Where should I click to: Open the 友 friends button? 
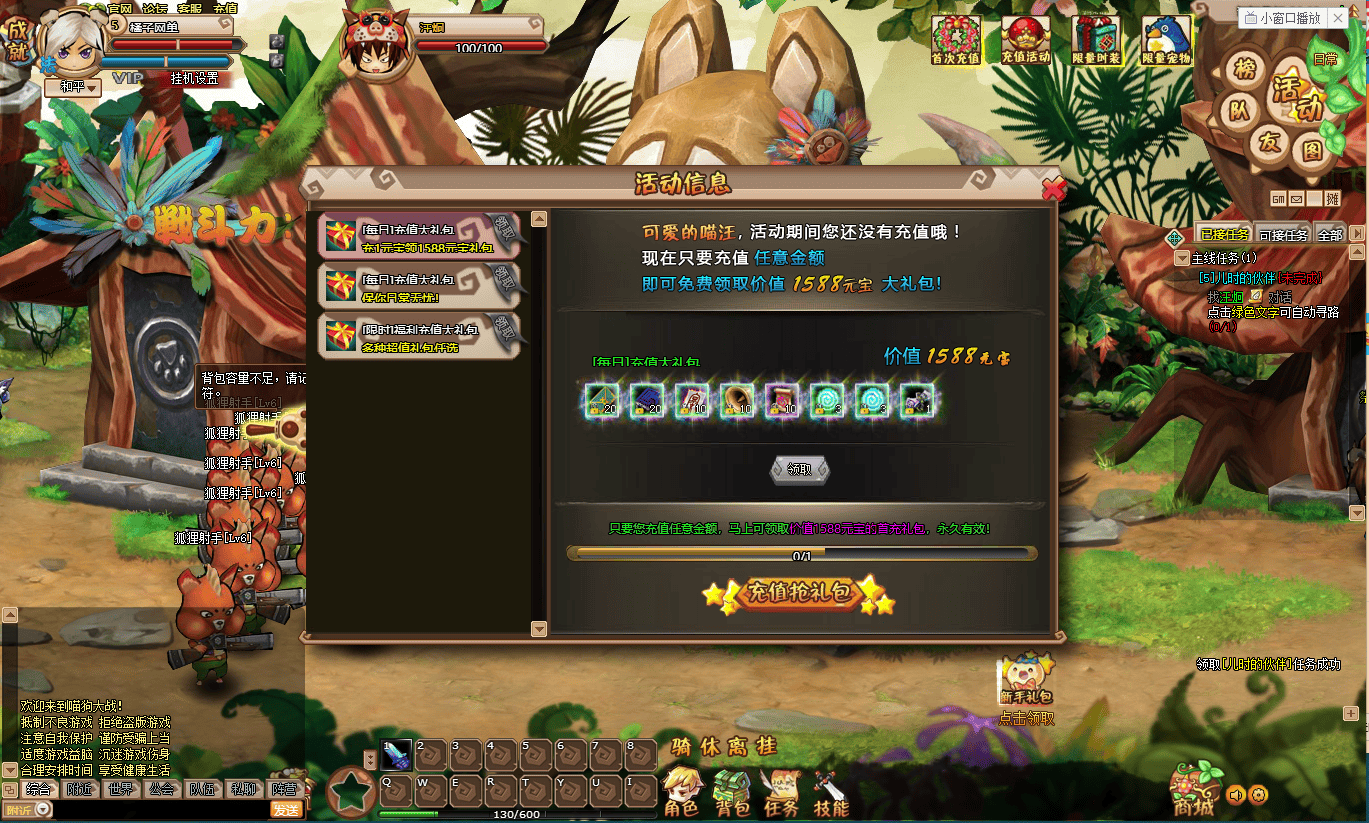(x=1269, y=143)
